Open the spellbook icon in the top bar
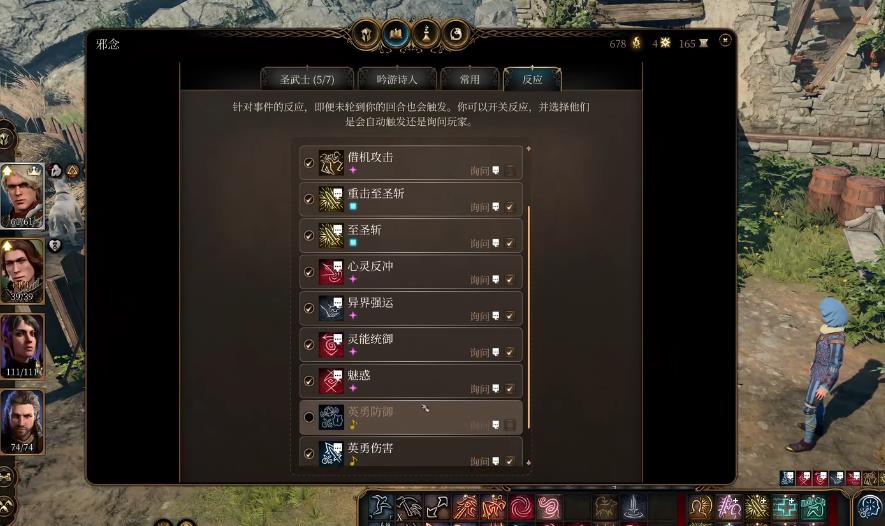Viewport: 885px width, 526px height. (396, 32)
